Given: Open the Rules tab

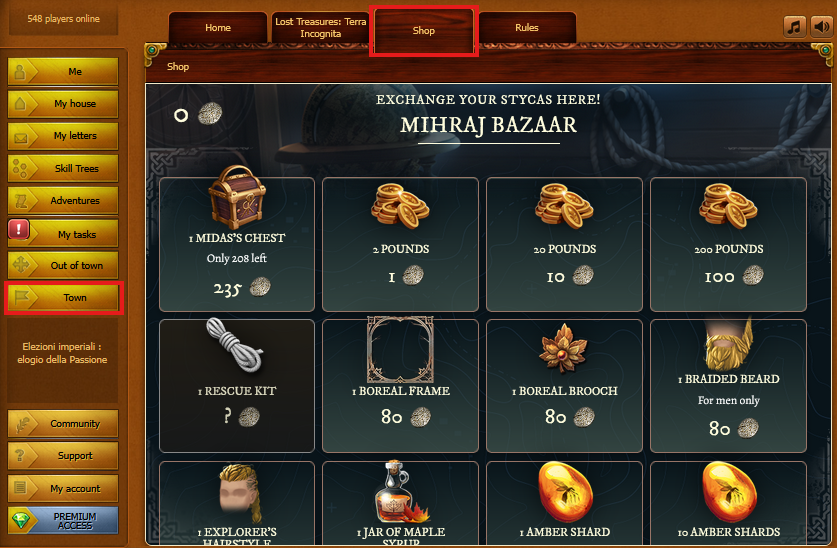Looking at the screenshot, I should click(527, 28).
